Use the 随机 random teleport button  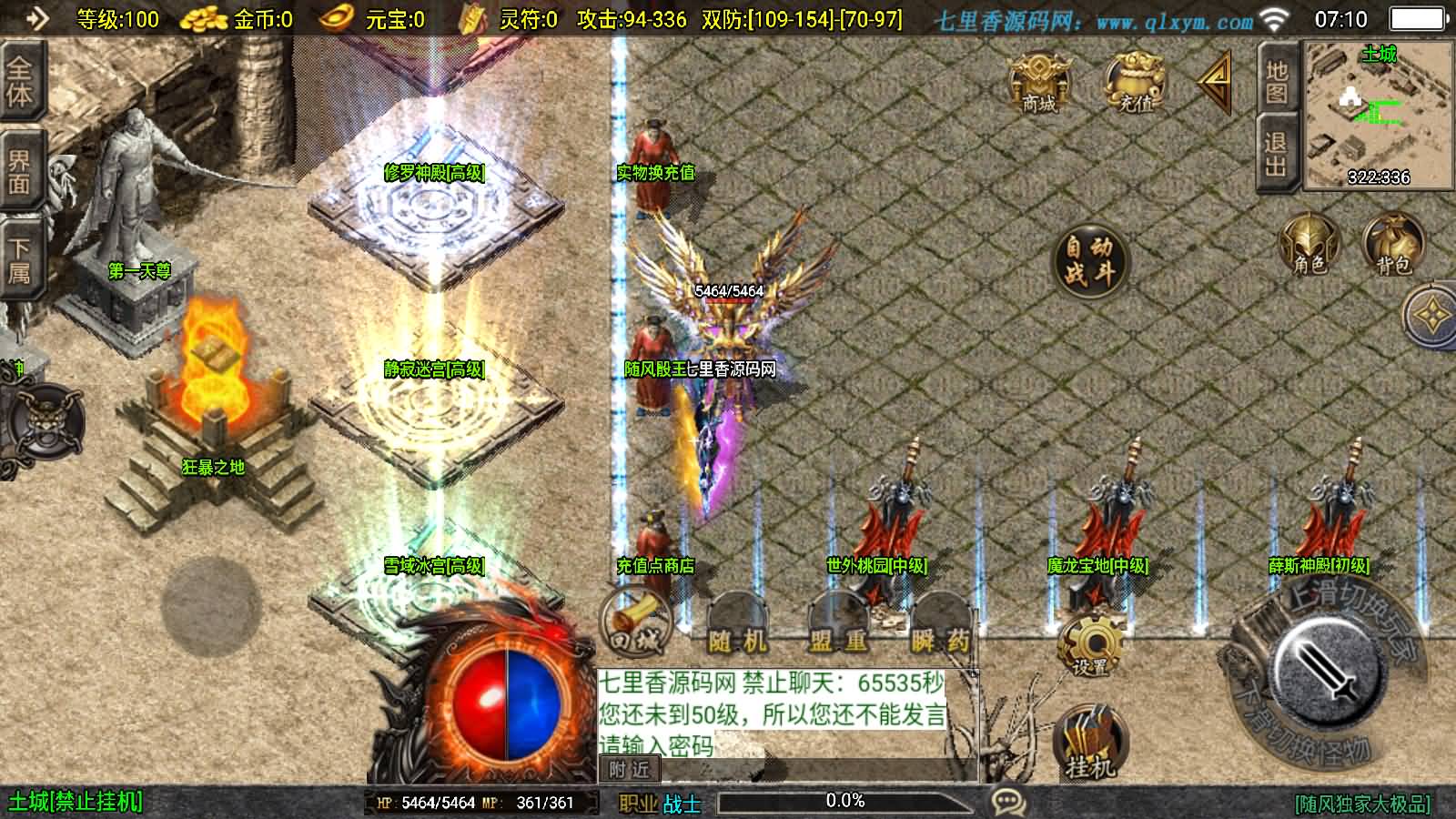pos(739,637)
